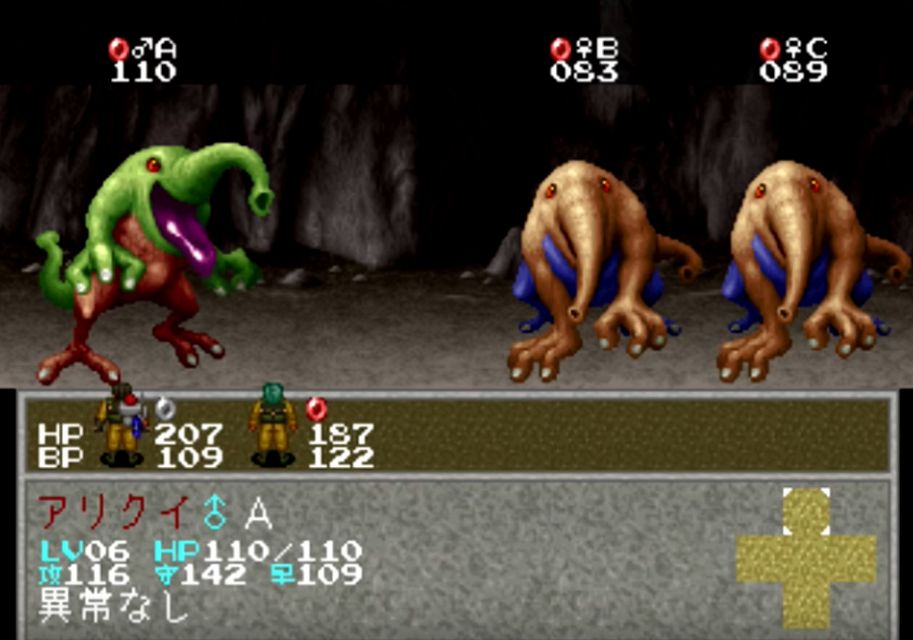The width and height of the screenshot is (913, 640).
Task: Select enemy A's target marker
Action: point(142,59)
